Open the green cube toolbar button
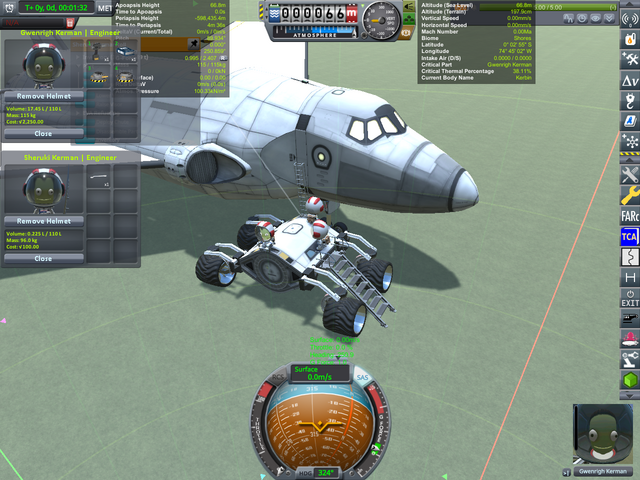 [629, 382]
